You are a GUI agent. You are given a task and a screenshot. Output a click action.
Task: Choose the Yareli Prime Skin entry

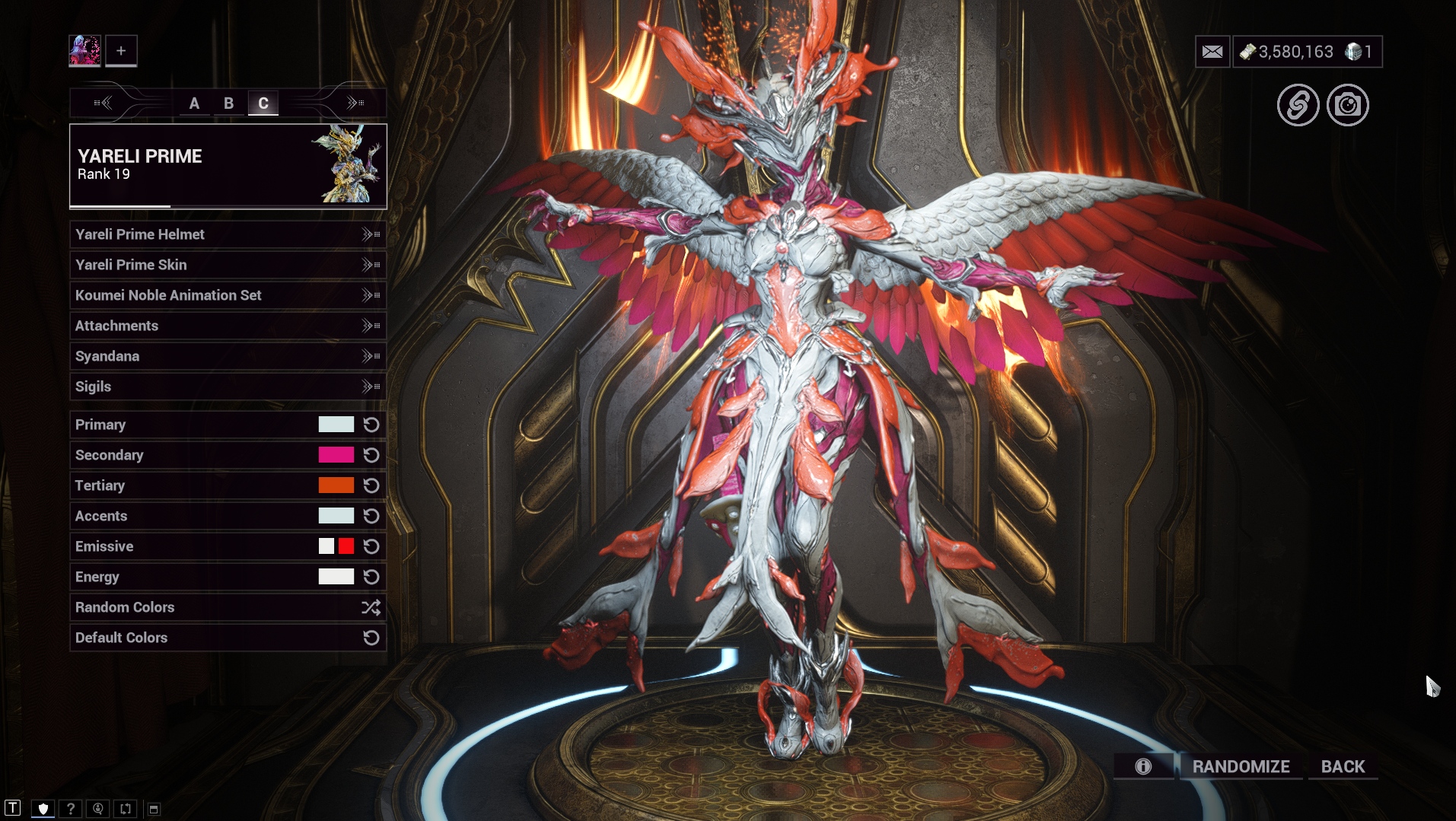pyautogui.click(x=228, y=265)
